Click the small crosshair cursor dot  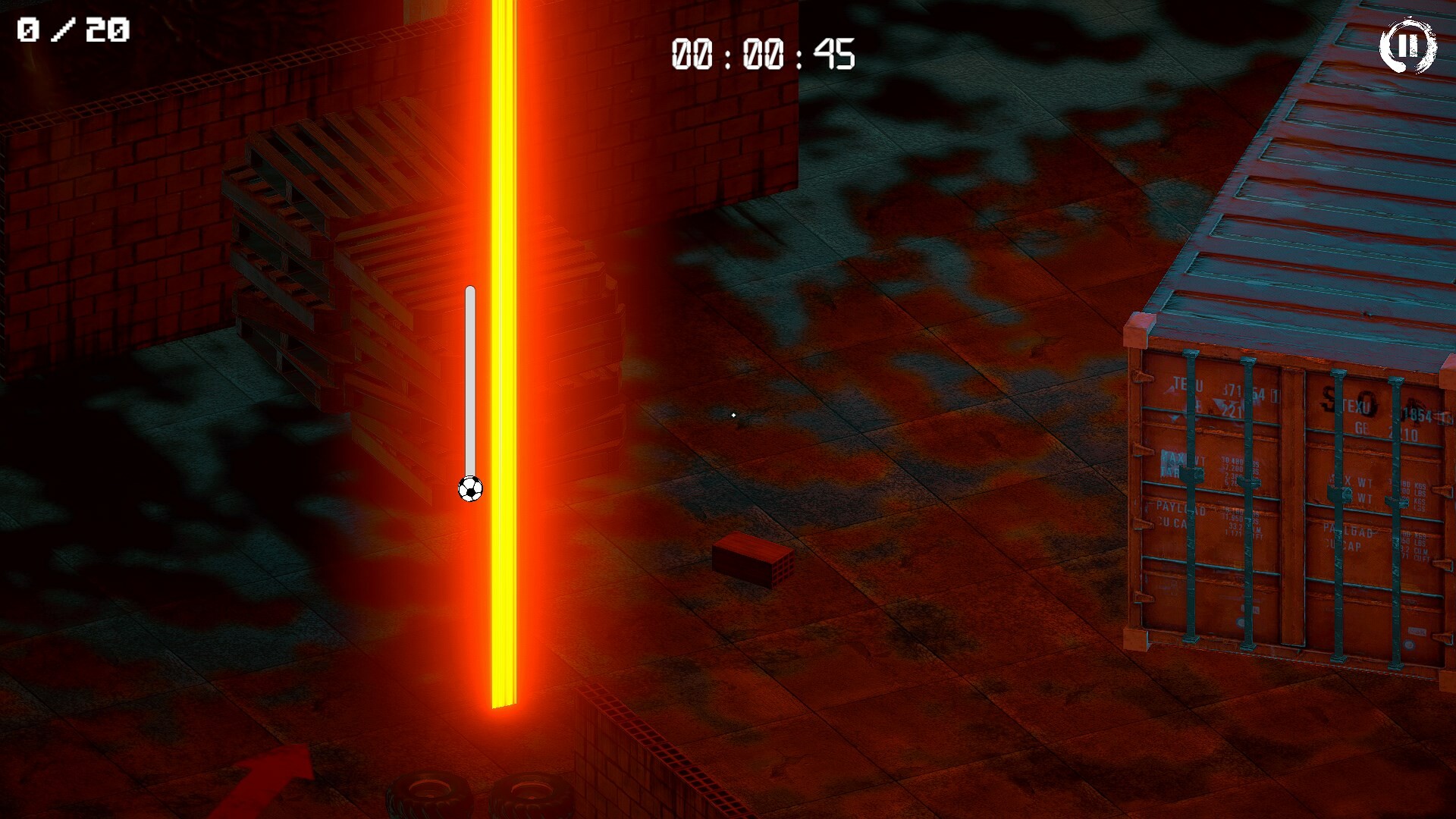pos(733,414)
